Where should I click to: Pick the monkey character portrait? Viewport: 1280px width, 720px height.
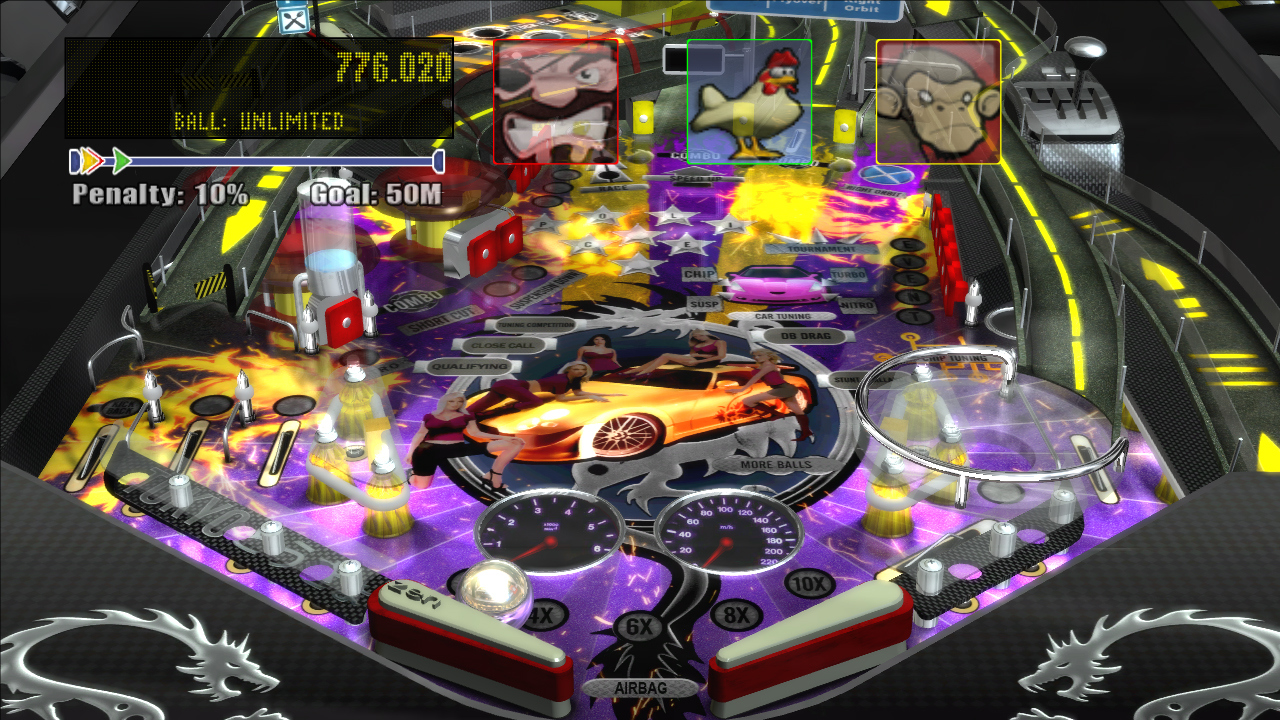[x=938, y=101]
